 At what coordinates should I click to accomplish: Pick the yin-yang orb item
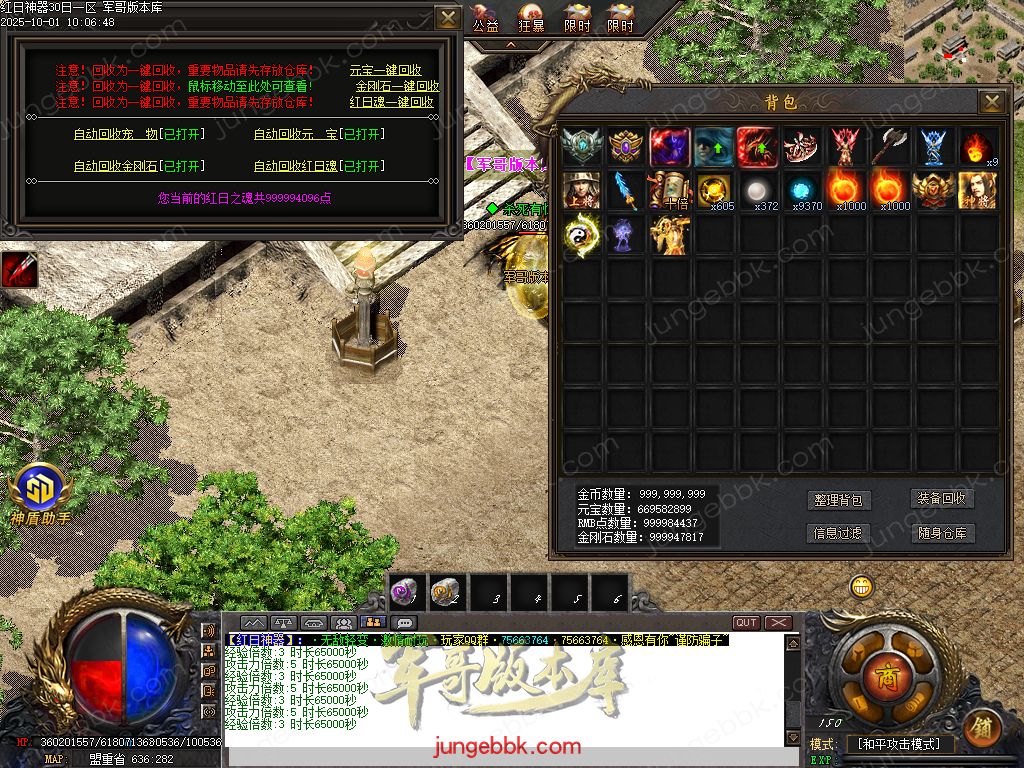click(x=581, y=234)
